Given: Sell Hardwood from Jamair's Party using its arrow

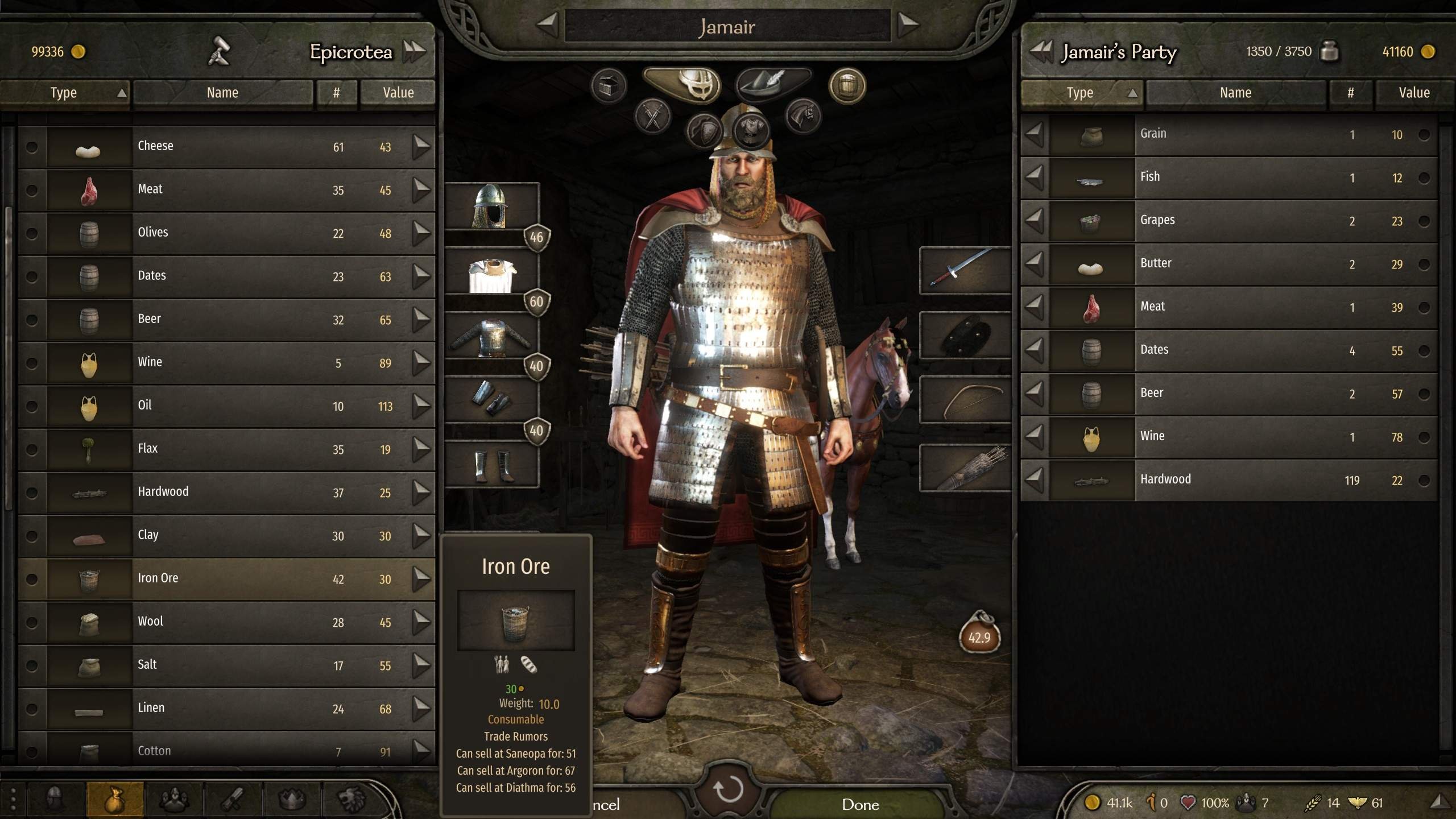Looking at the screenshot, I should (1035, 480).
